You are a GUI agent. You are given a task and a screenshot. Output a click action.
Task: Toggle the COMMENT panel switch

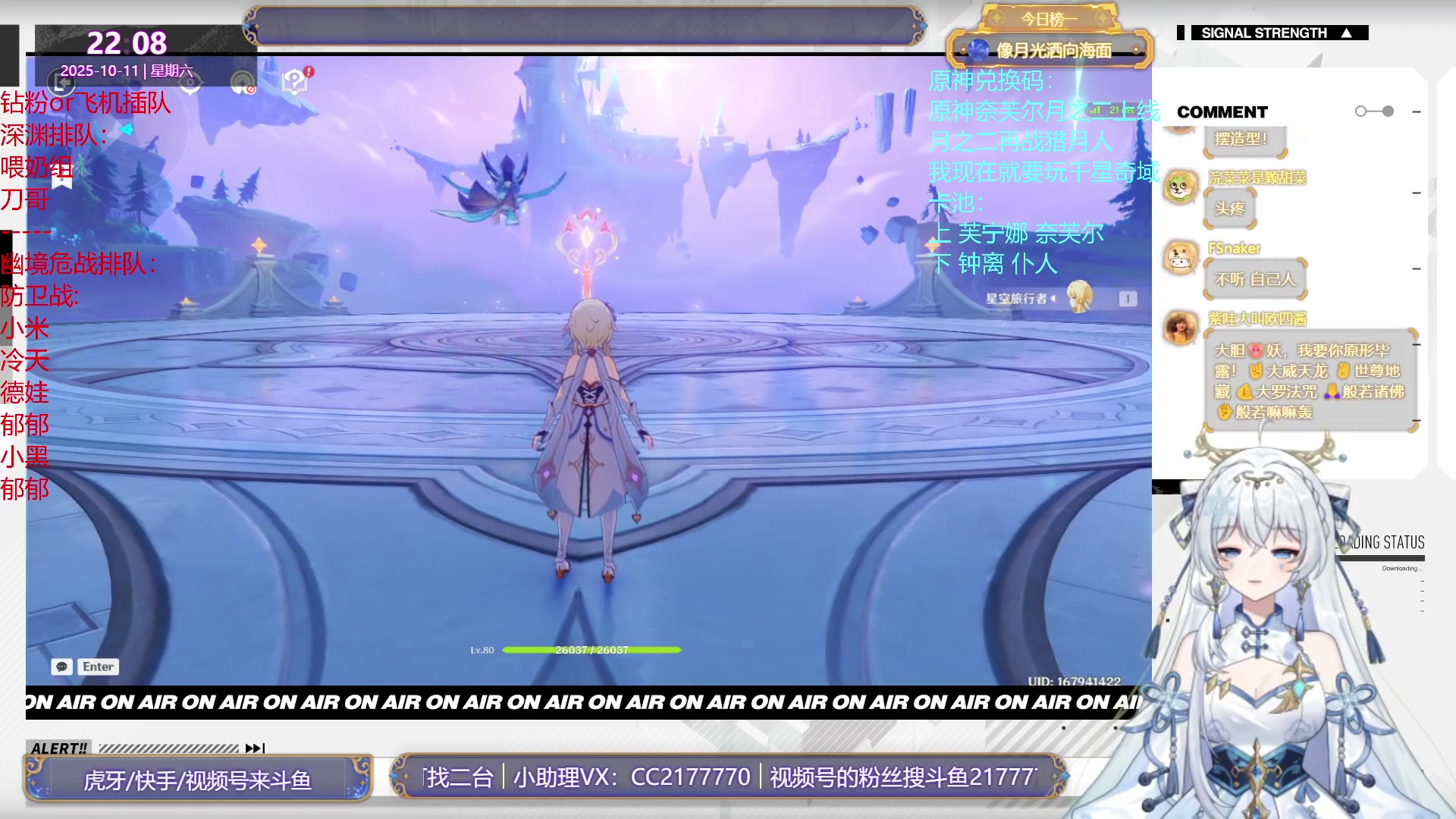[x=1374, y=111]
